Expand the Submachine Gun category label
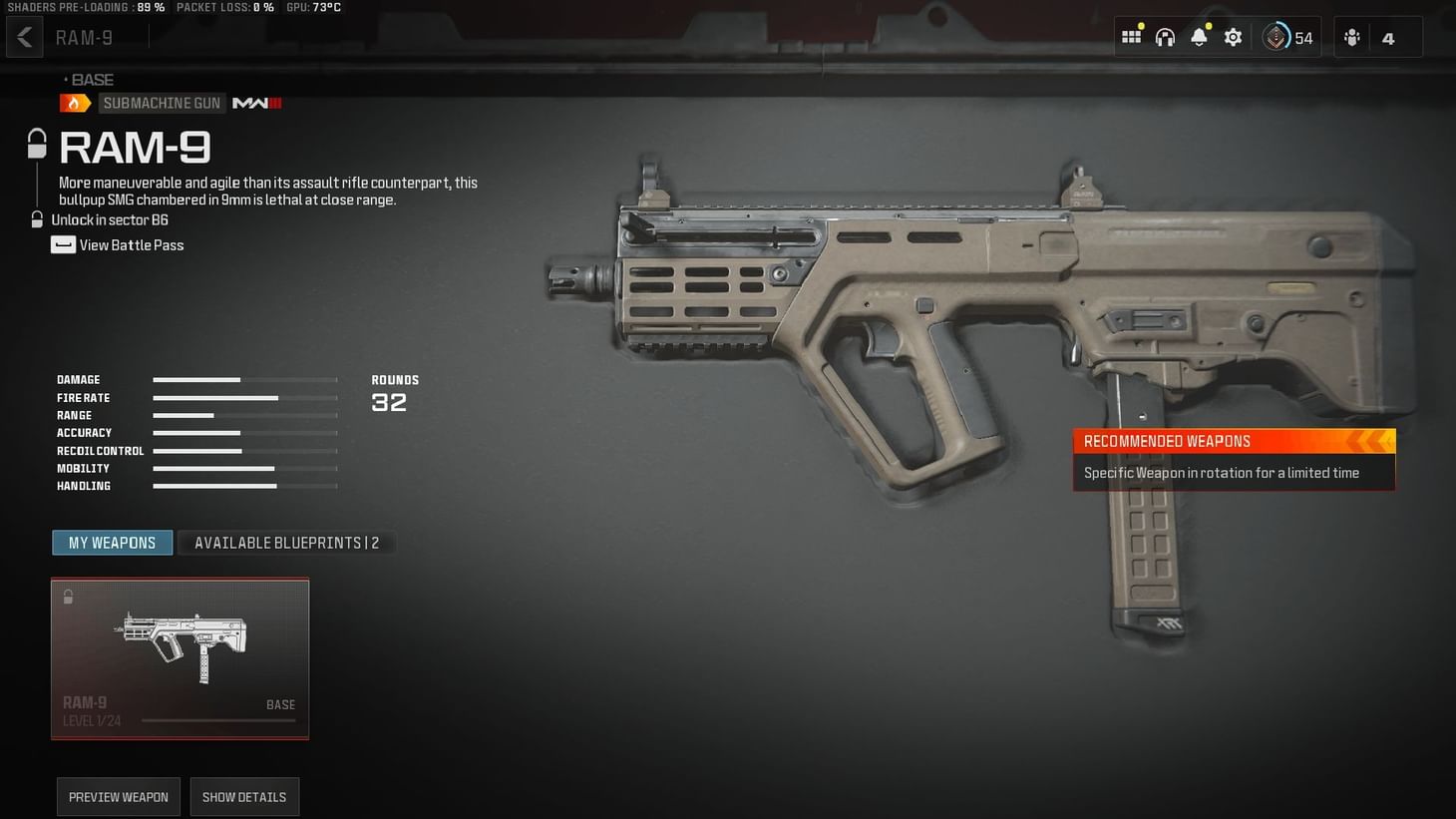The height and width of the screenshot is (819, 1456). pos(162,102)
